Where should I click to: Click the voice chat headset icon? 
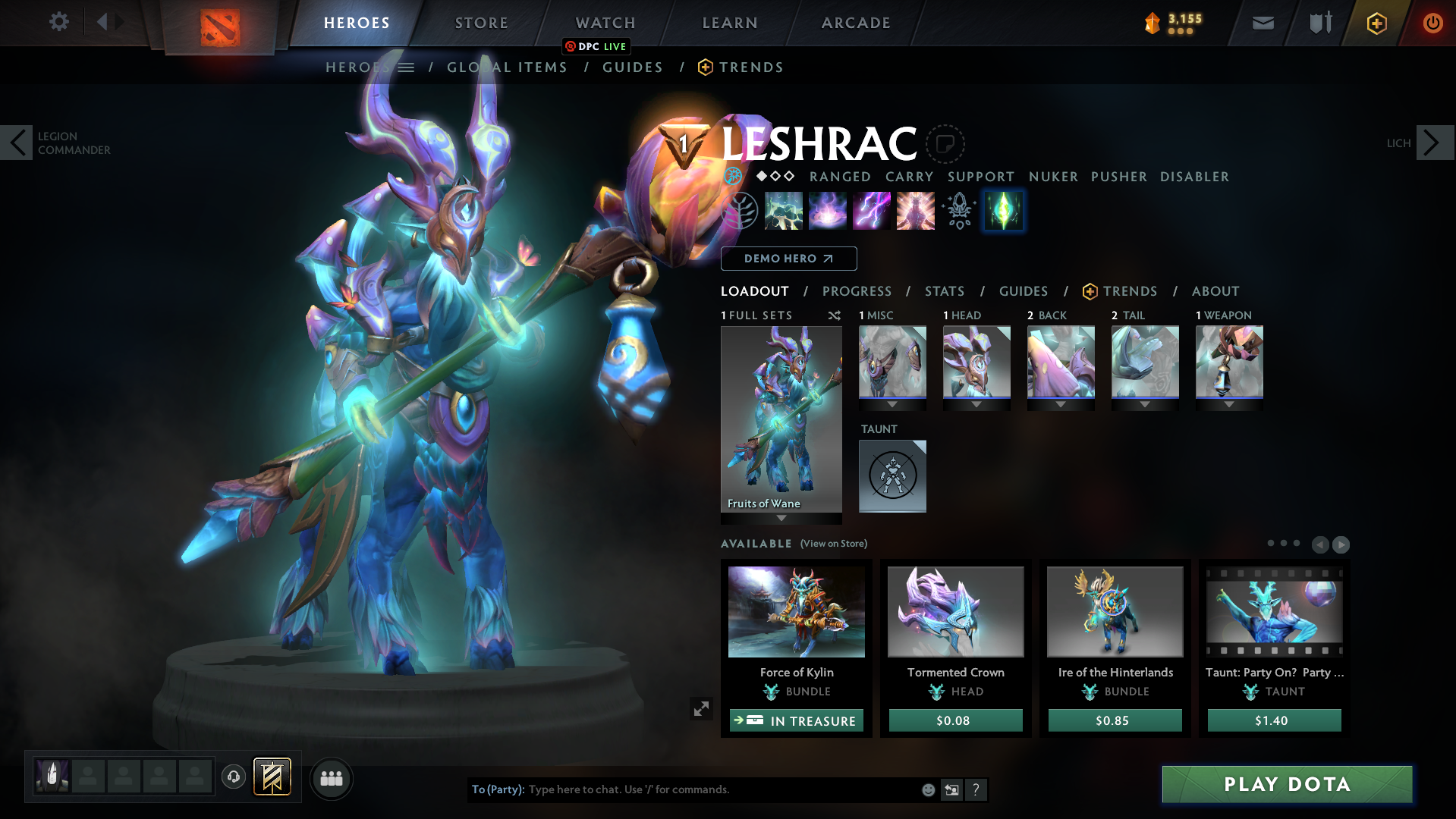coord(233,777)
